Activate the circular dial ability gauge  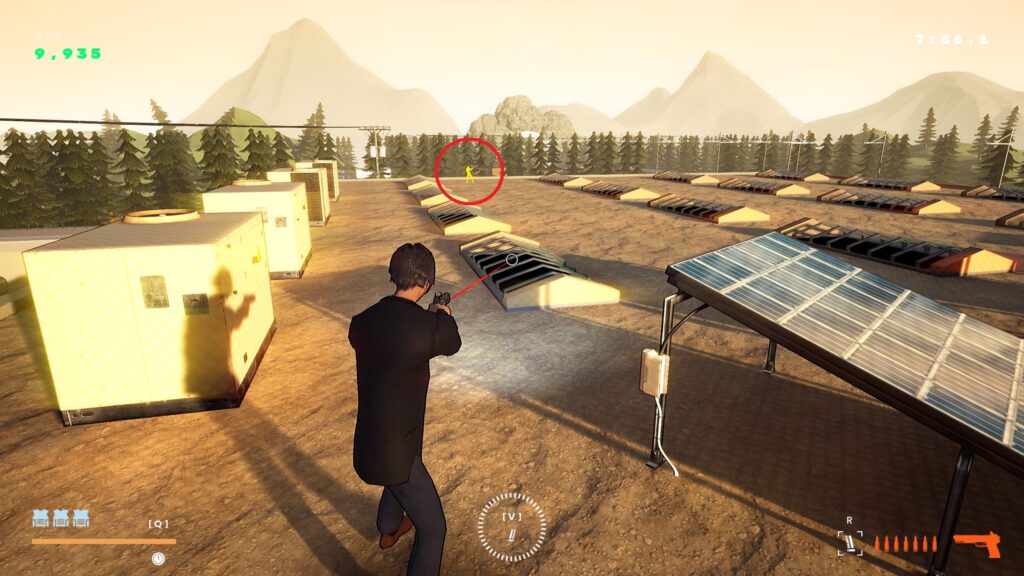(512, 527)
